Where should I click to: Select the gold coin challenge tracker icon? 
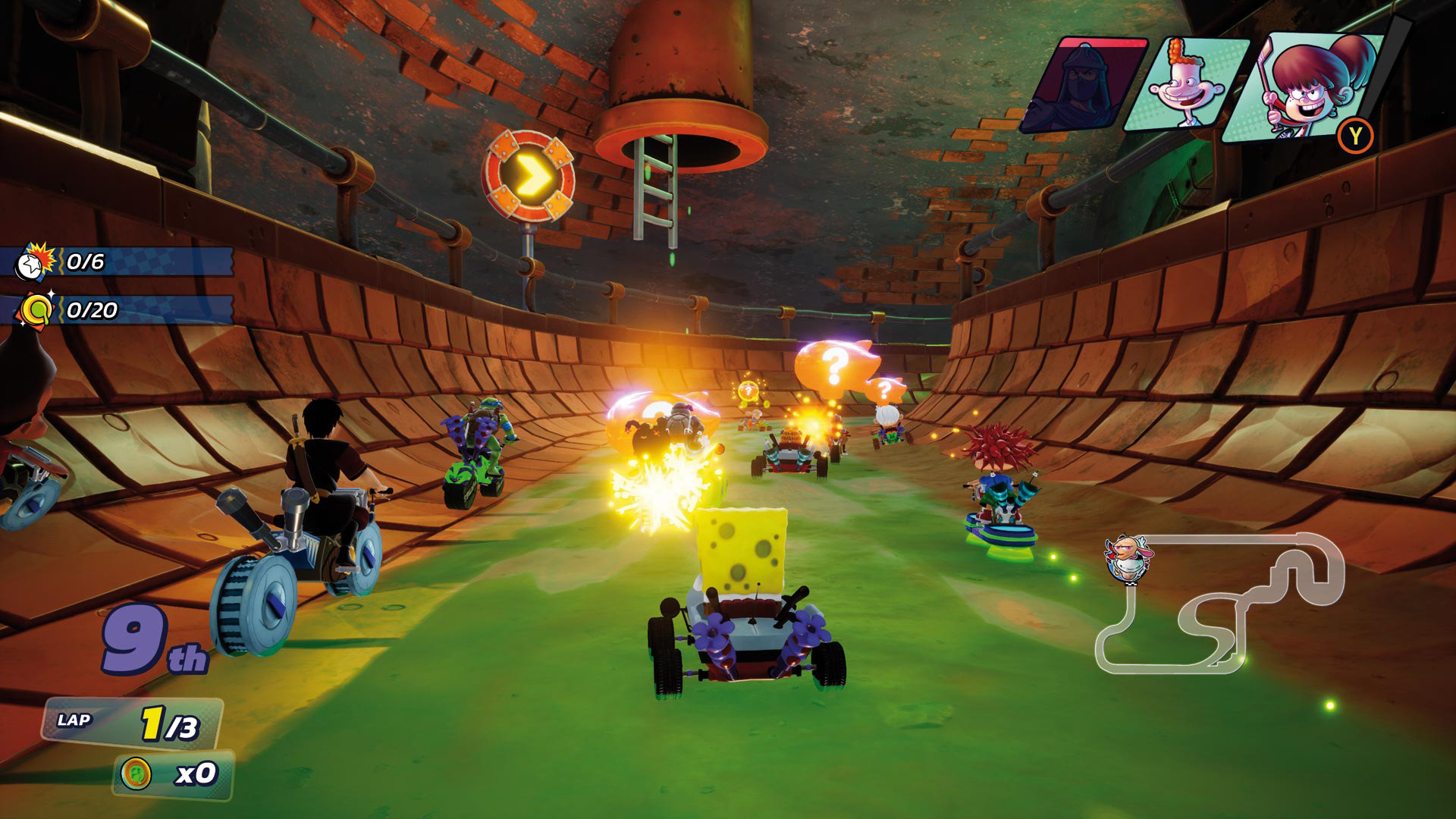click(x=36, y=309)
